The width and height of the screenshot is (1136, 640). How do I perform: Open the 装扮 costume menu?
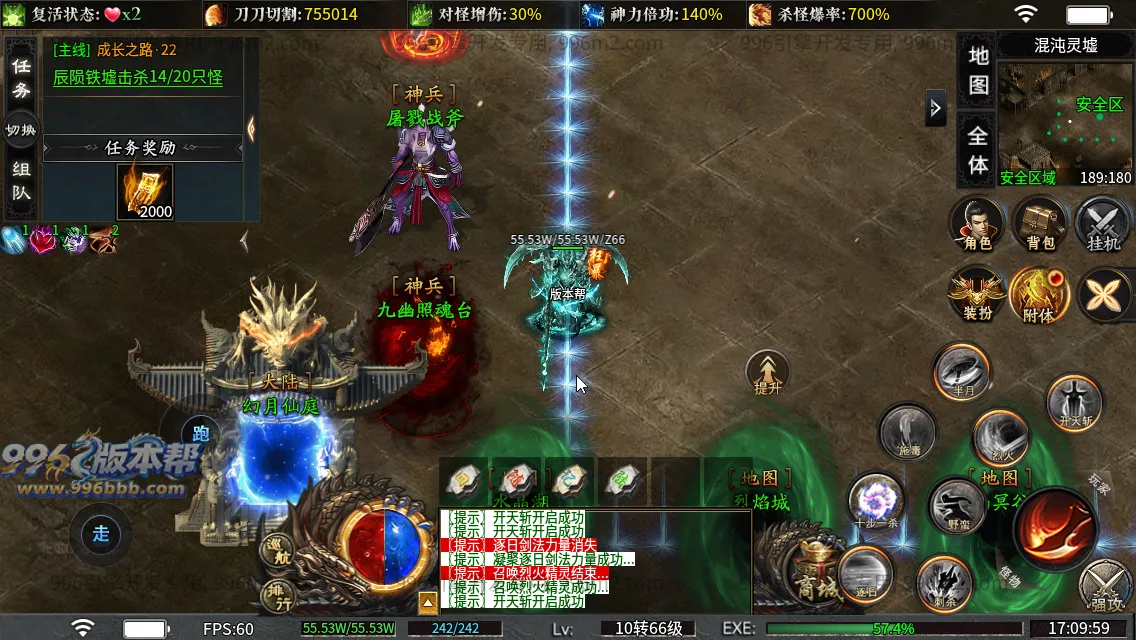click(x=977, y=295)
